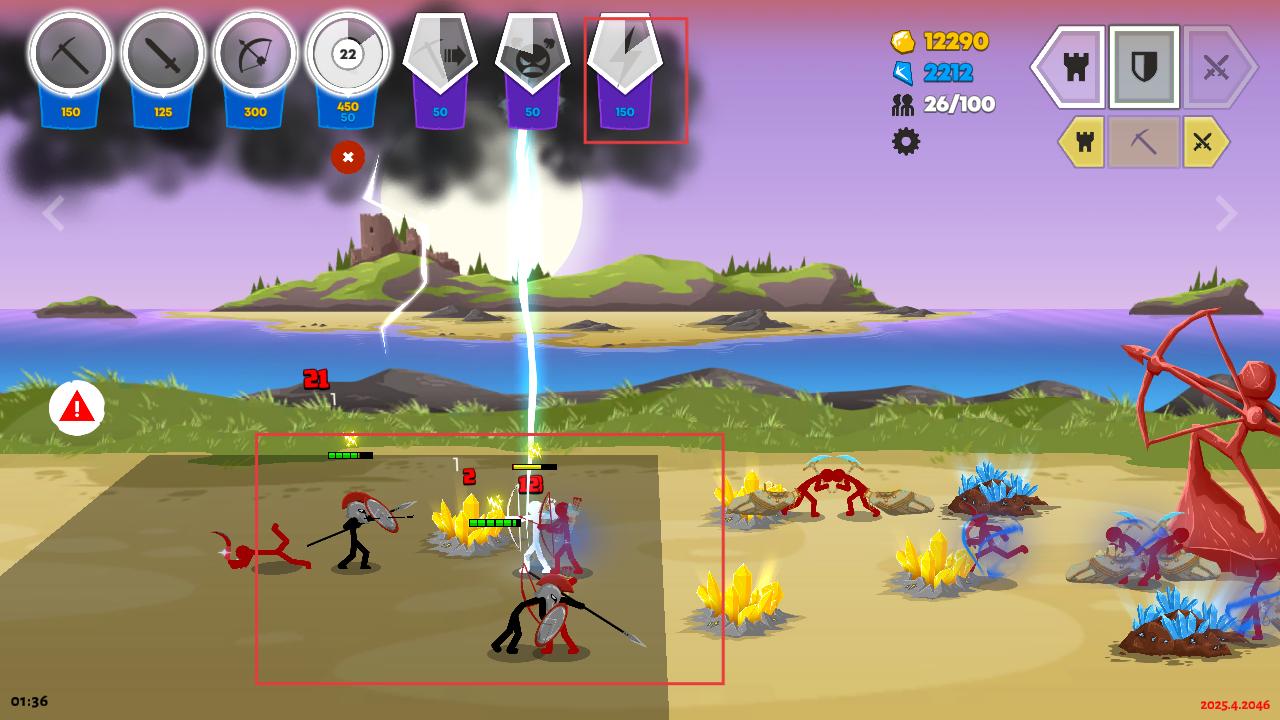
Task: Train a miner for 150 gold
Action: click(x=70, y=55)
